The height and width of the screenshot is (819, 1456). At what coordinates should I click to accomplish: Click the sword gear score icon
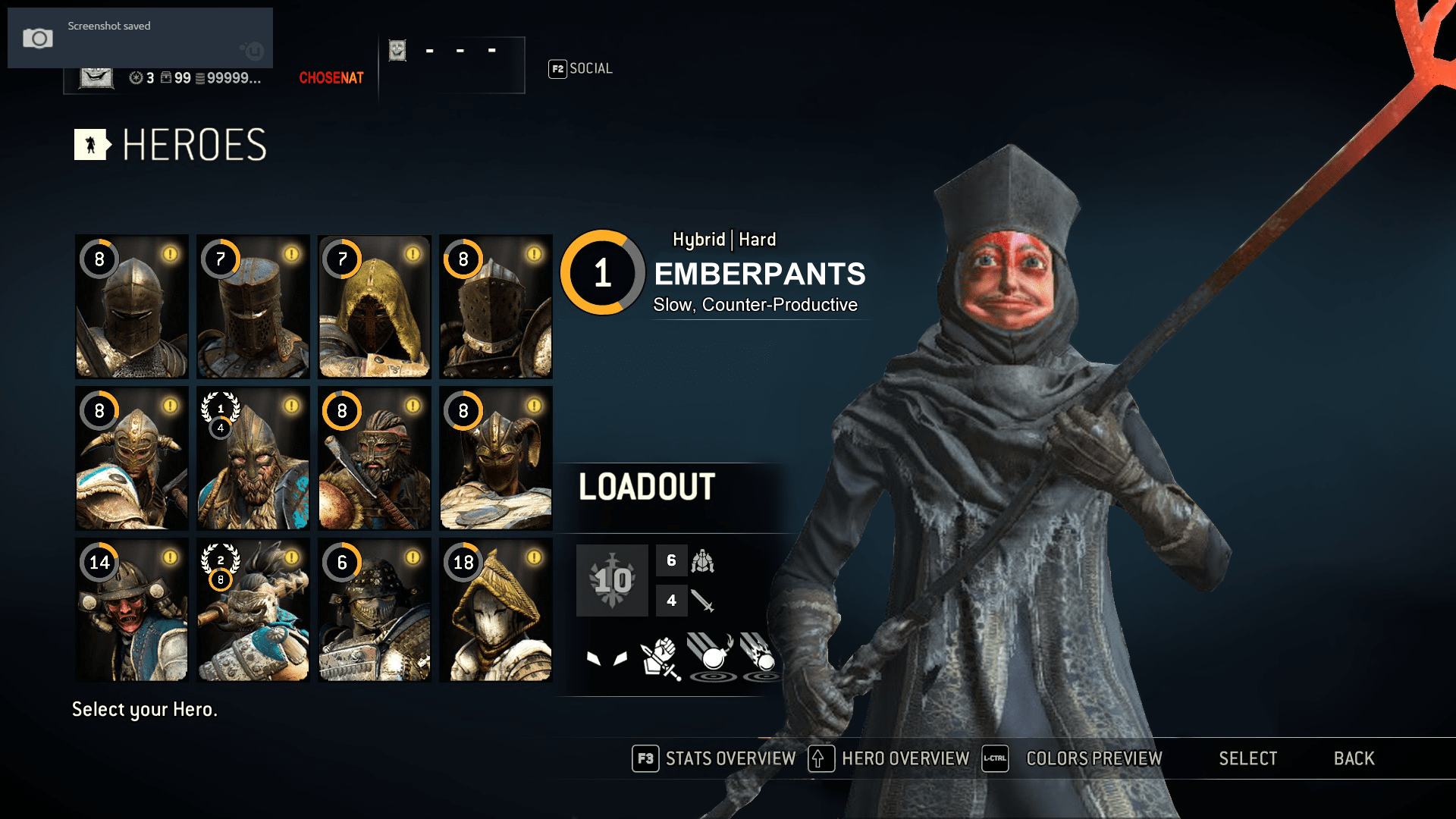(x=701, y=601)
